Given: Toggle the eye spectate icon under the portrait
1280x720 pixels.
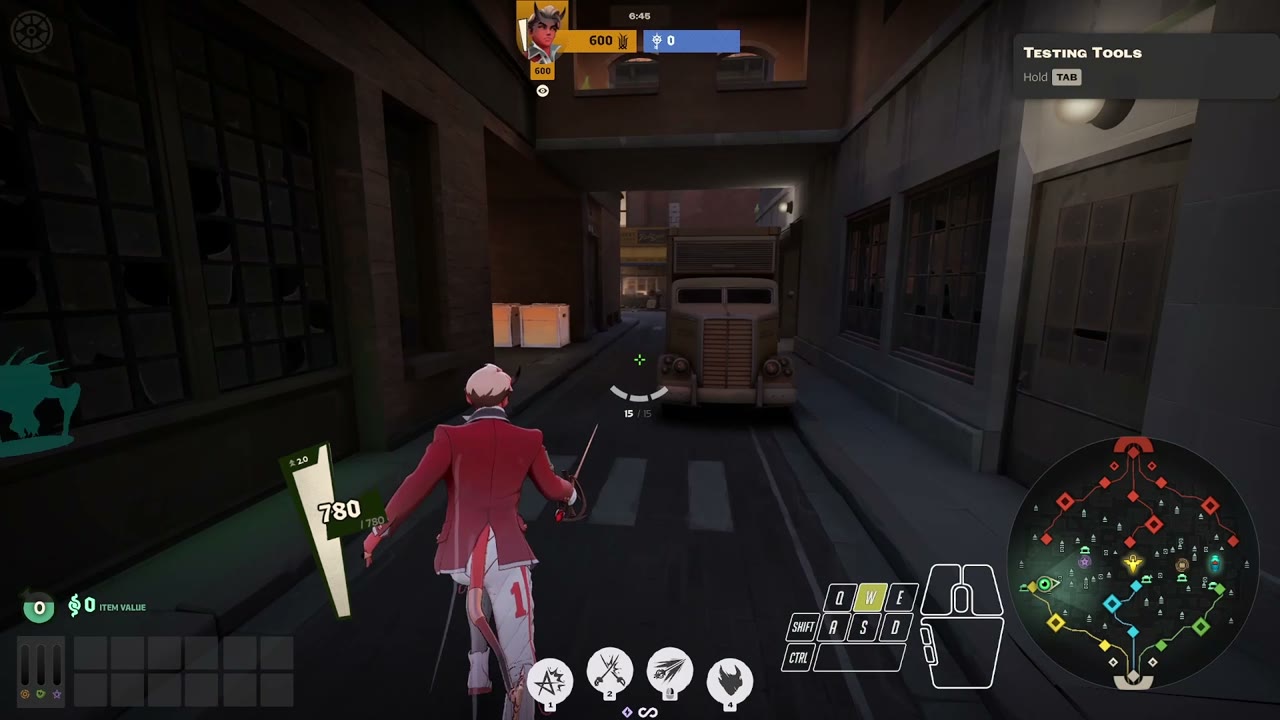Looking at the screenshot, I should (542, 90).
